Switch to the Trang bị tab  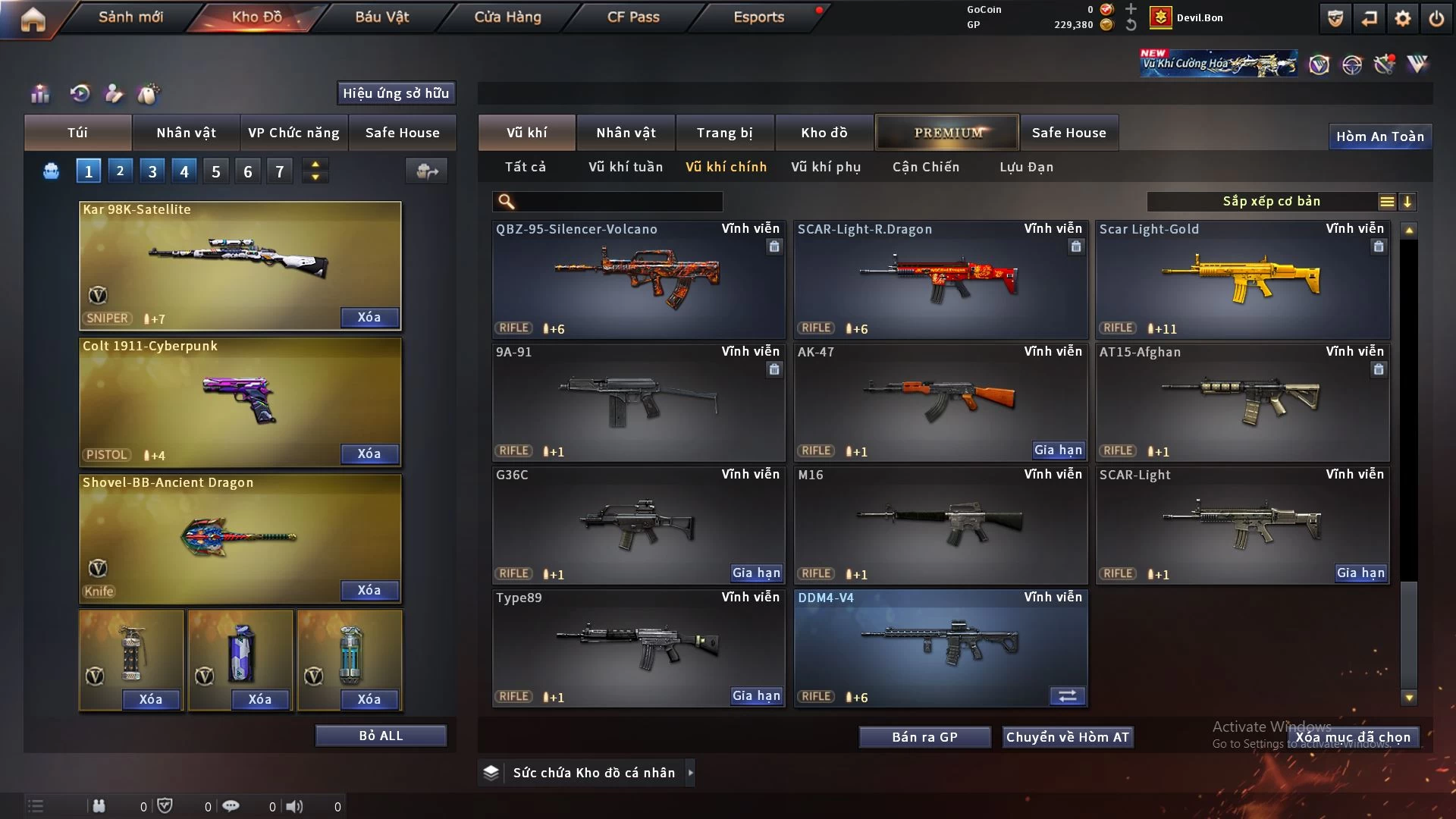[724, 133]
